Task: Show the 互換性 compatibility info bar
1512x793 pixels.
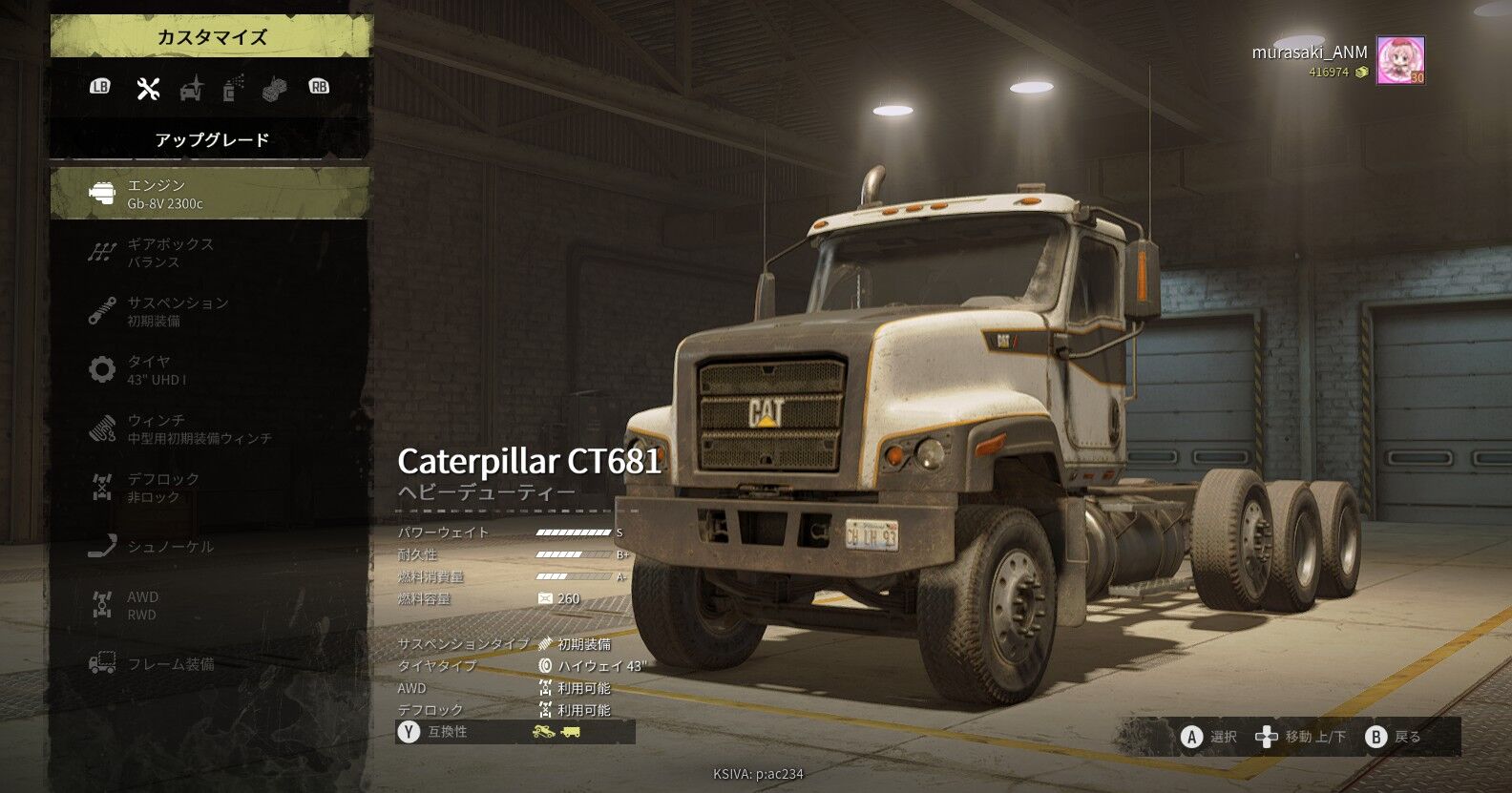Action: (515, 732)
